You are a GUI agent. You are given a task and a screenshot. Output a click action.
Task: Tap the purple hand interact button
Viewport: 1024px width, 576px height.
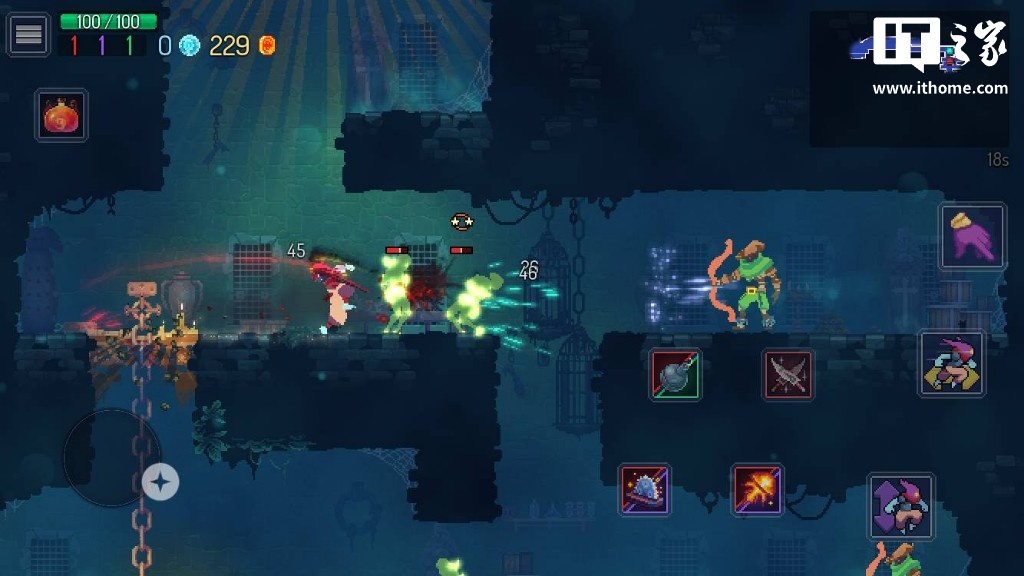pyautogui.click(x=972, y=236)
